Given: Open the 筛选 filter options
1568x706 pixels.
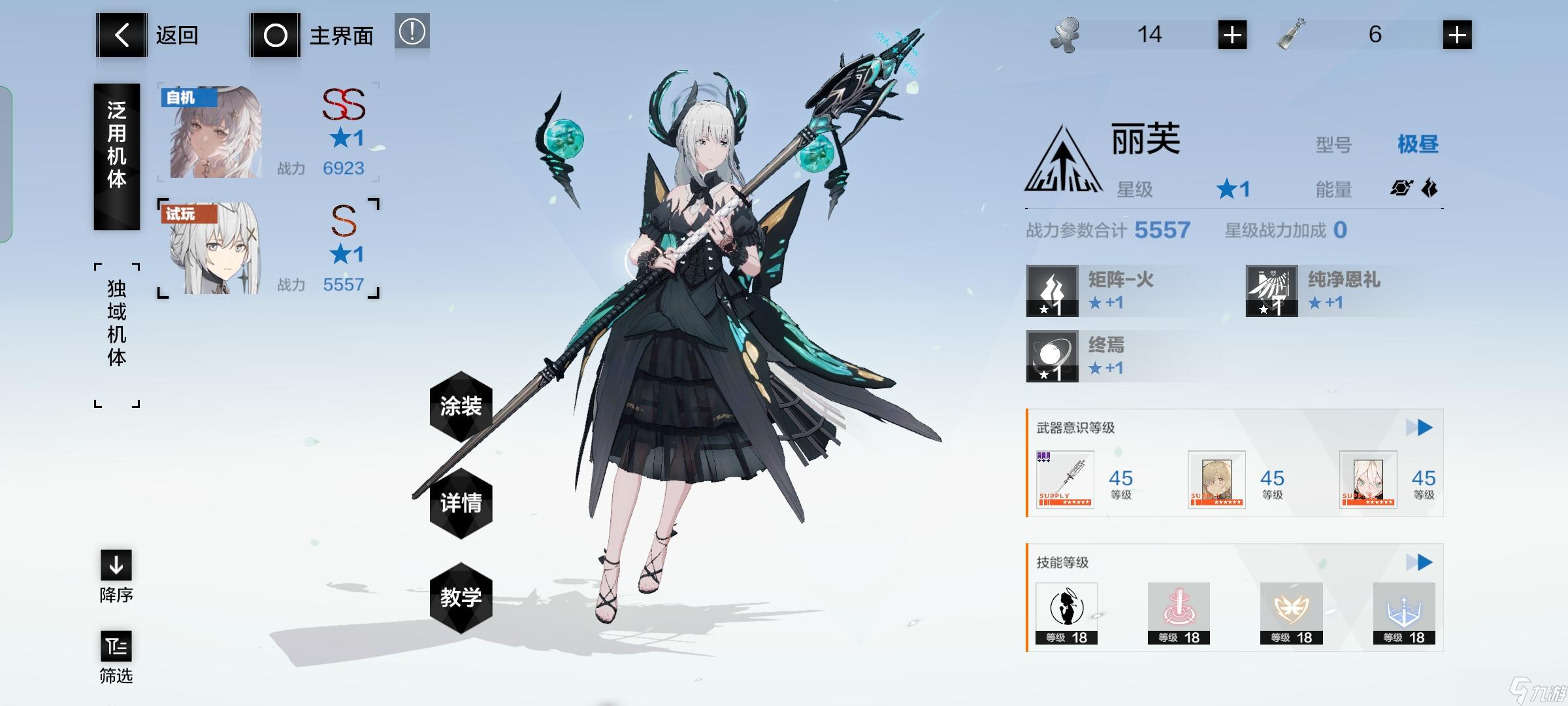Looking at the screenshot, I should click(116, 656).
